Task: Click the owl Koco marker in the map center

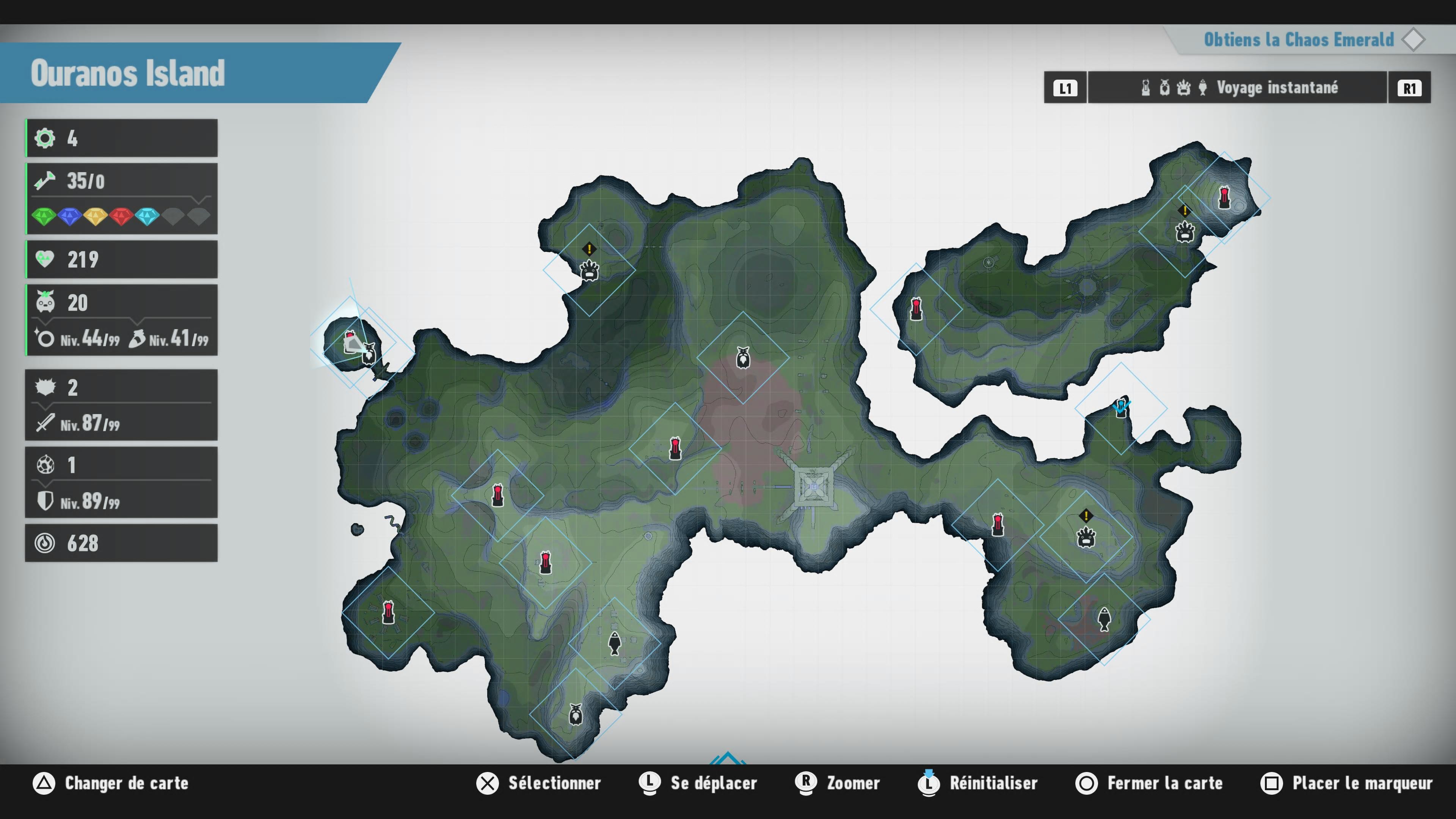Action: click(743, 357)
